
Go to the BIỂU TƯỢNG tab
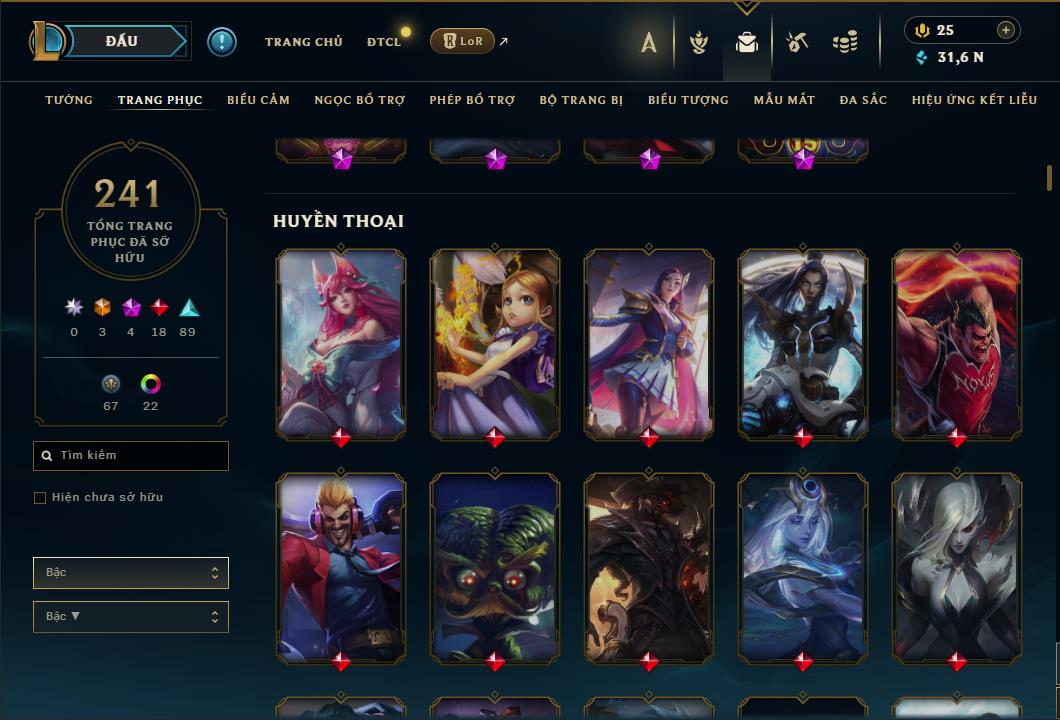tap(688, 100)
